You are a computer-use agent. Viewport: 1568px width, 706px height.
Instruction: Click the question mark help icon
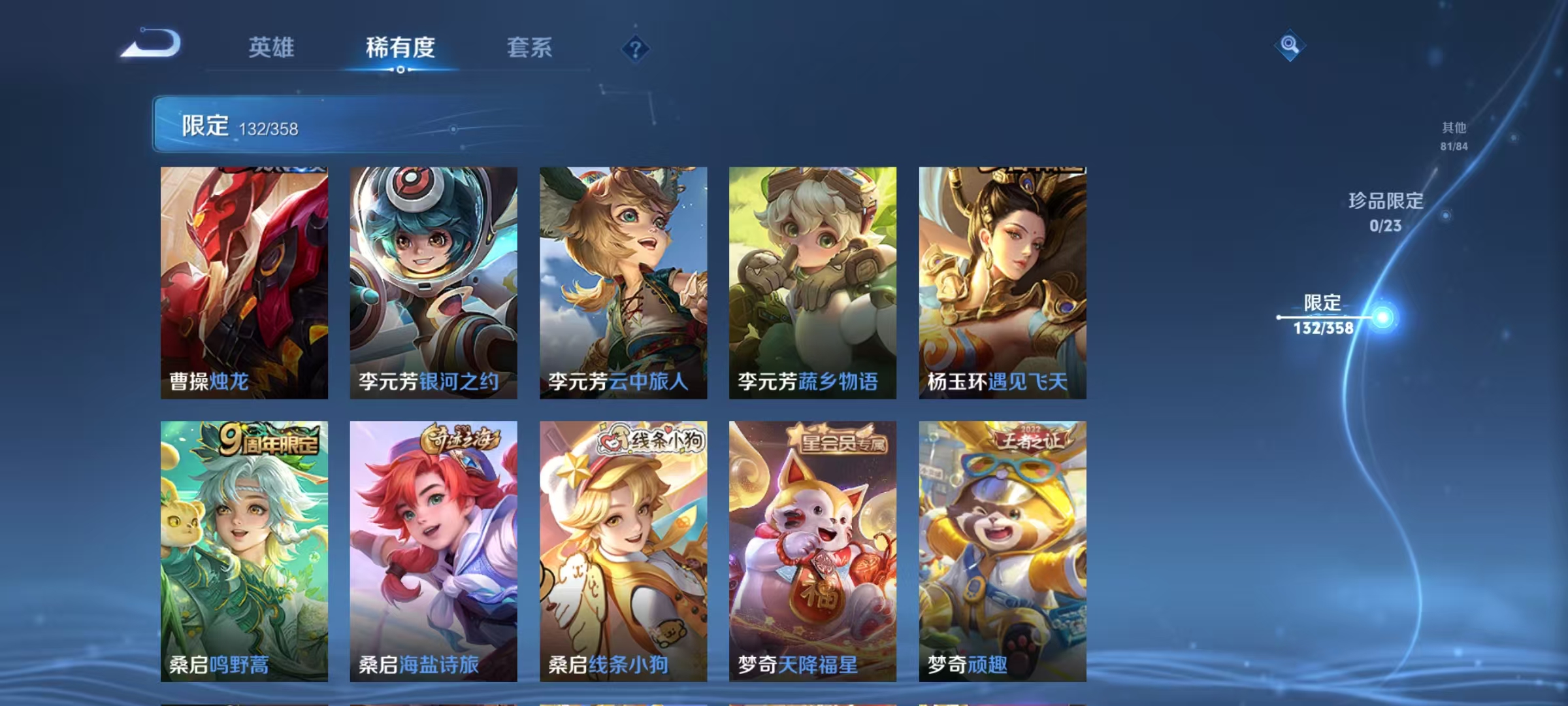pyautogui.click(x=637, y=48)
